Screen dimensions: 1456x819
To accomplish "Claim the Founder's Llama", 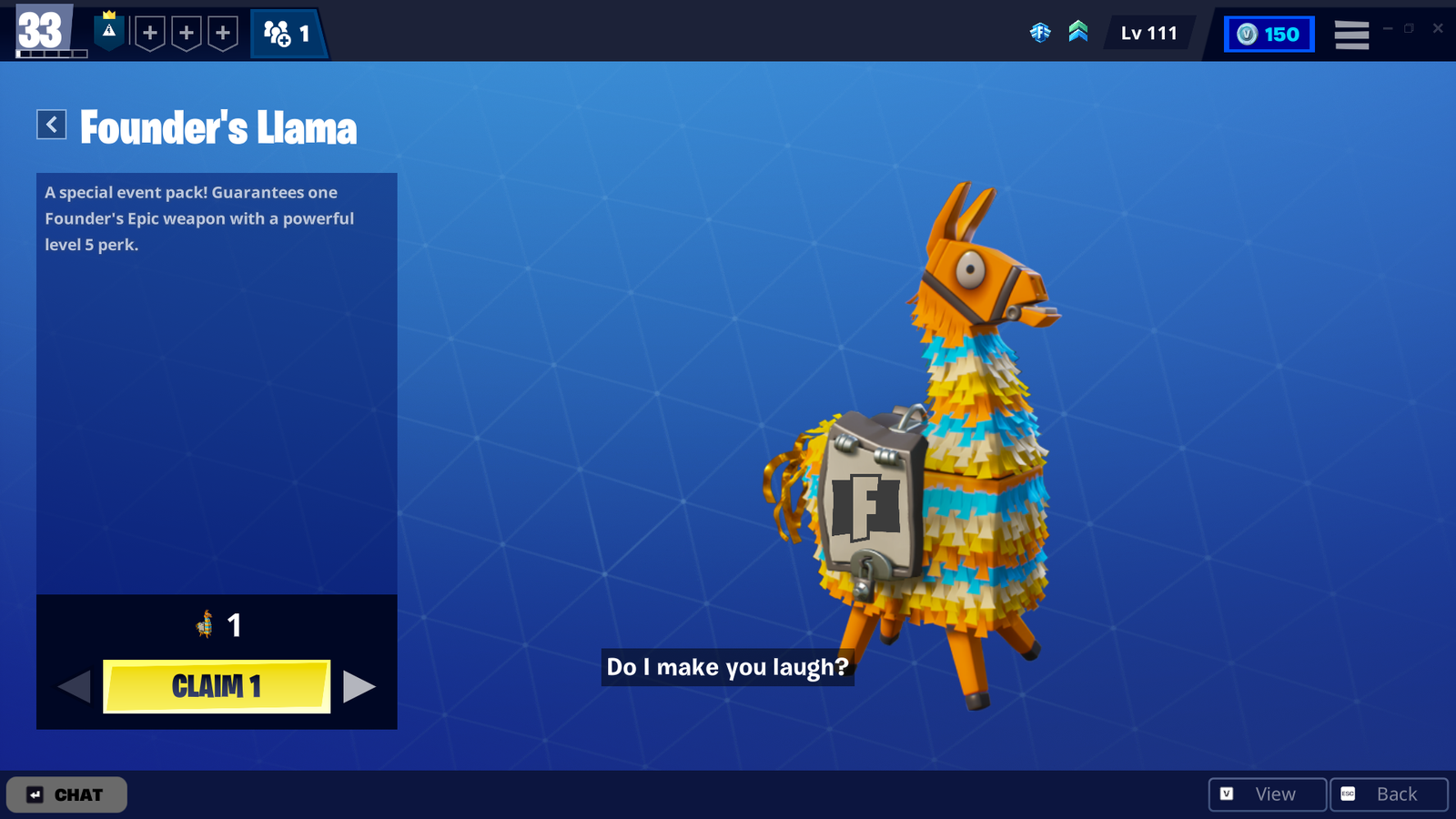I will point(217,686).
